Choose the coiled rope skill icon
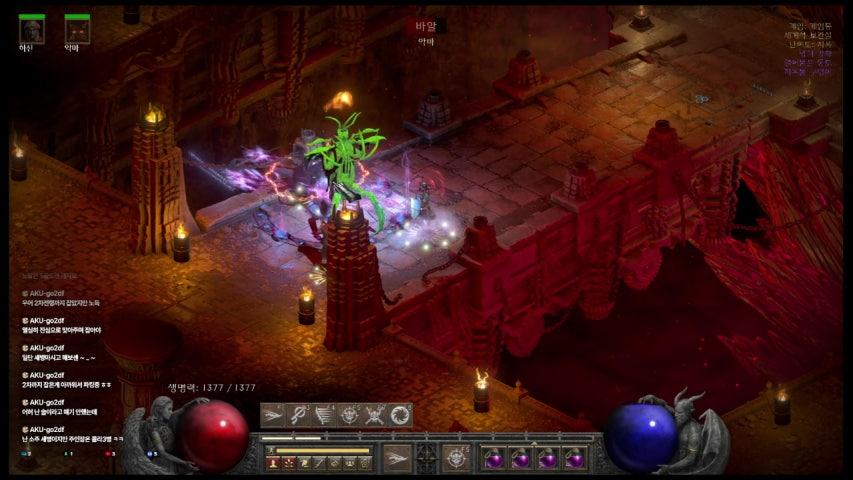 click(299, 415)
